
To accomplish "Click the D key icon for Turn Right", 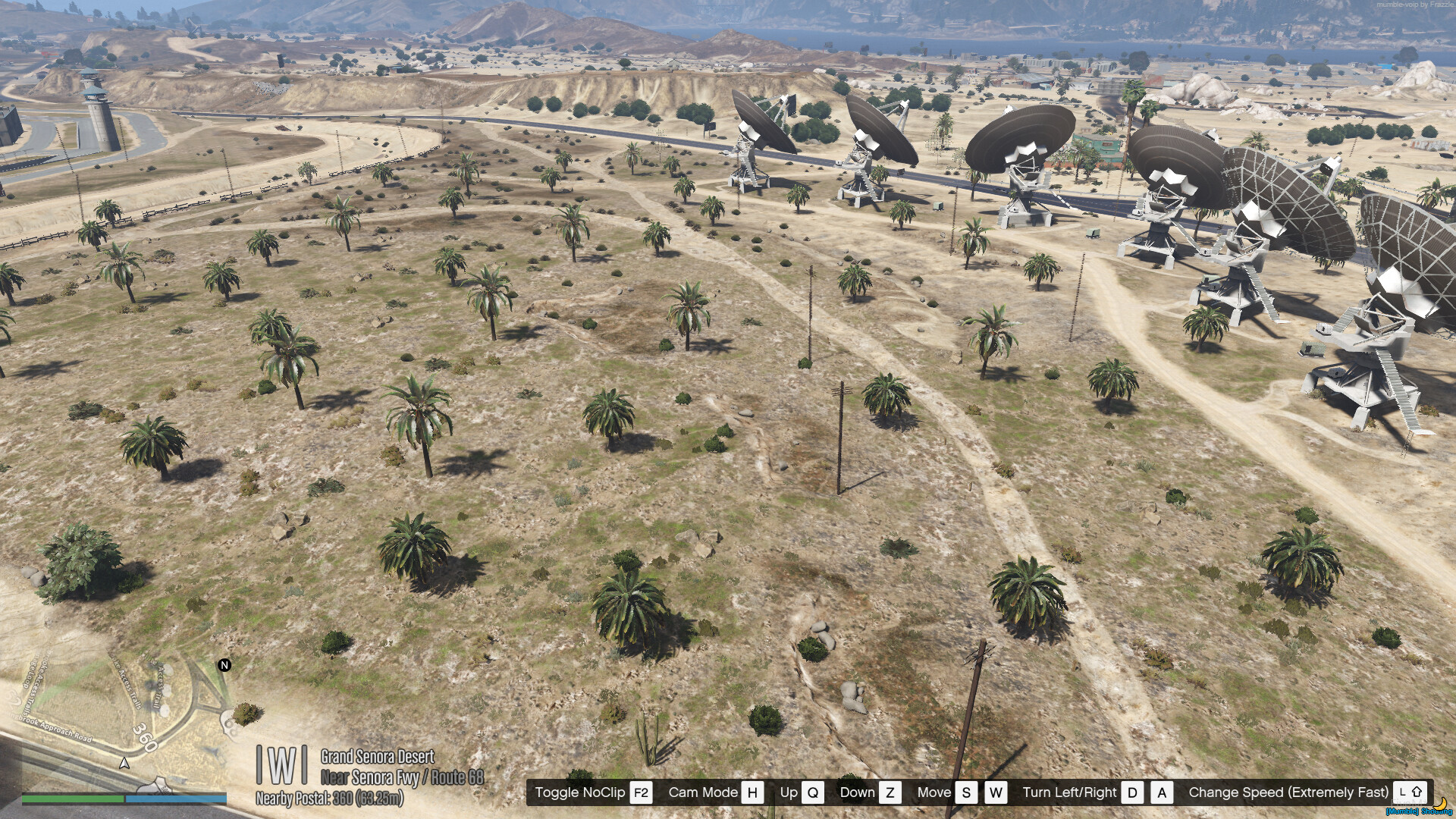I will click(x=1131, y=792).
